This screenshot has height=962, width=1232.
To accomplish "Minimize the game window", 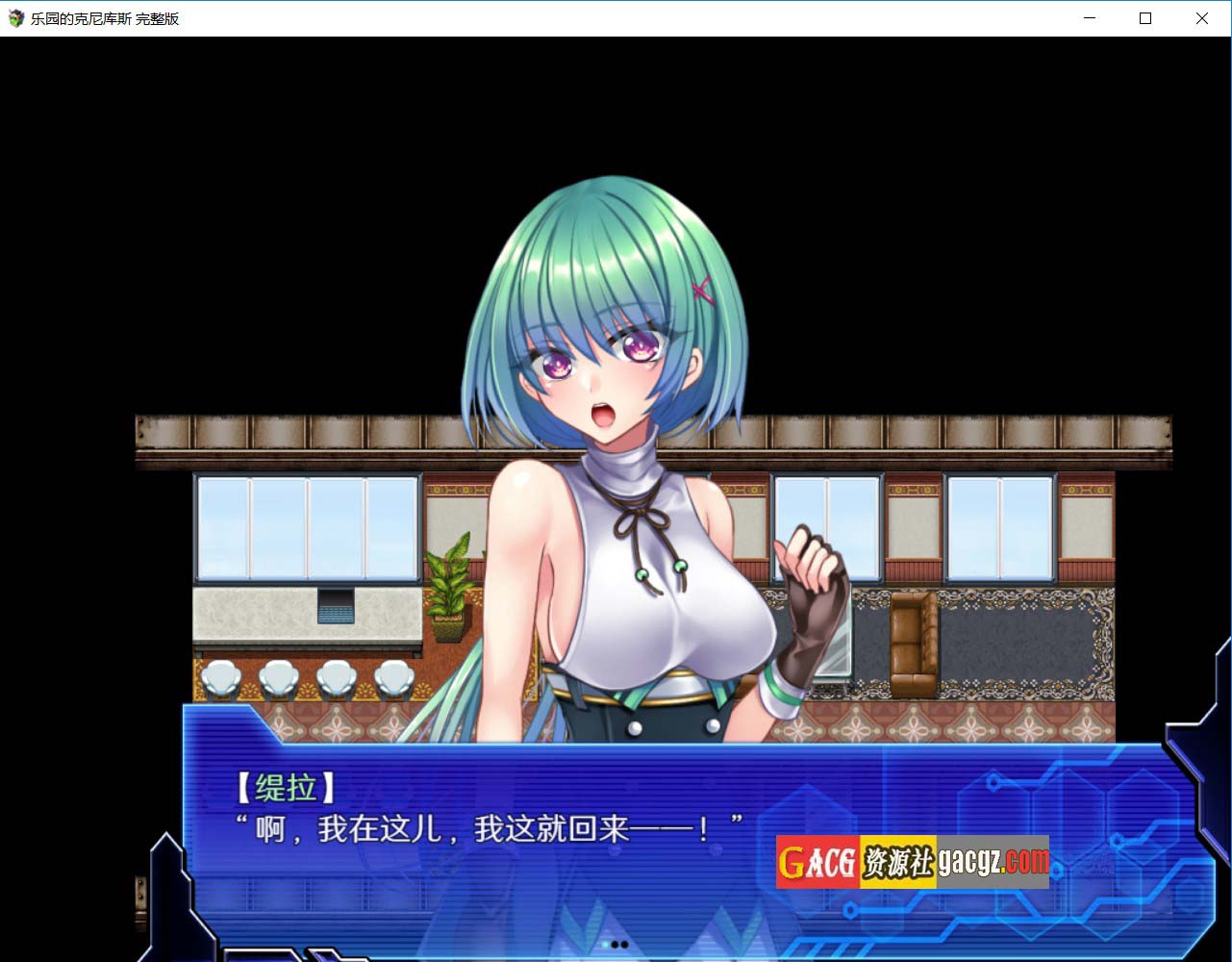I will 1090,18.
